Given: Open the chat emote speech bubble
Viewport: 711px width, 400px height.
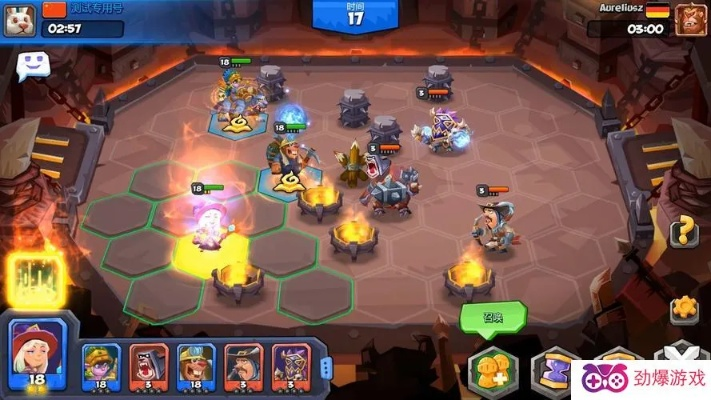Looking at the screenshot, I should pyautogui.click(x=30, y=66).
